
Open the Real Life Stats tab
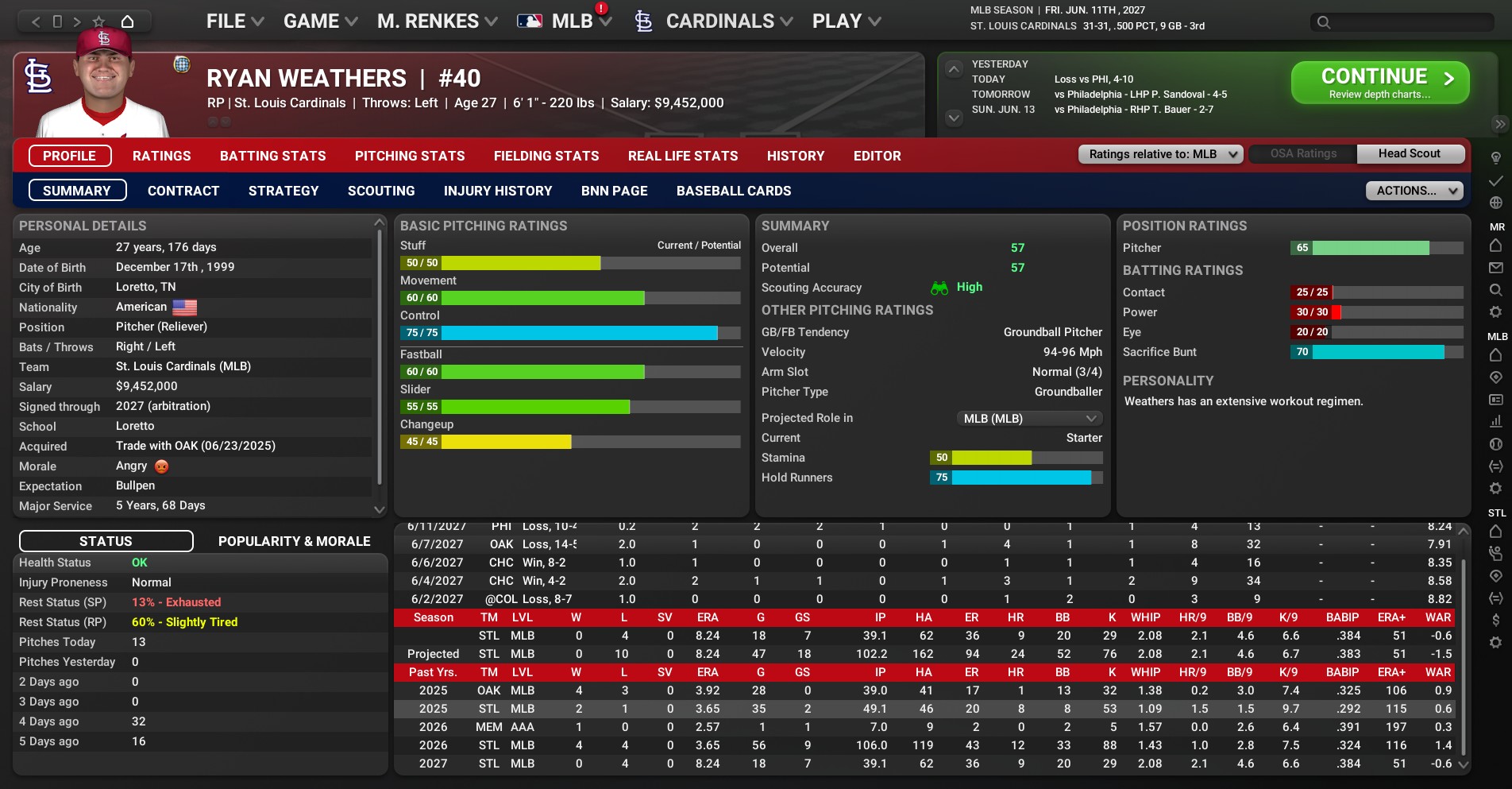[x=683, y=156]
